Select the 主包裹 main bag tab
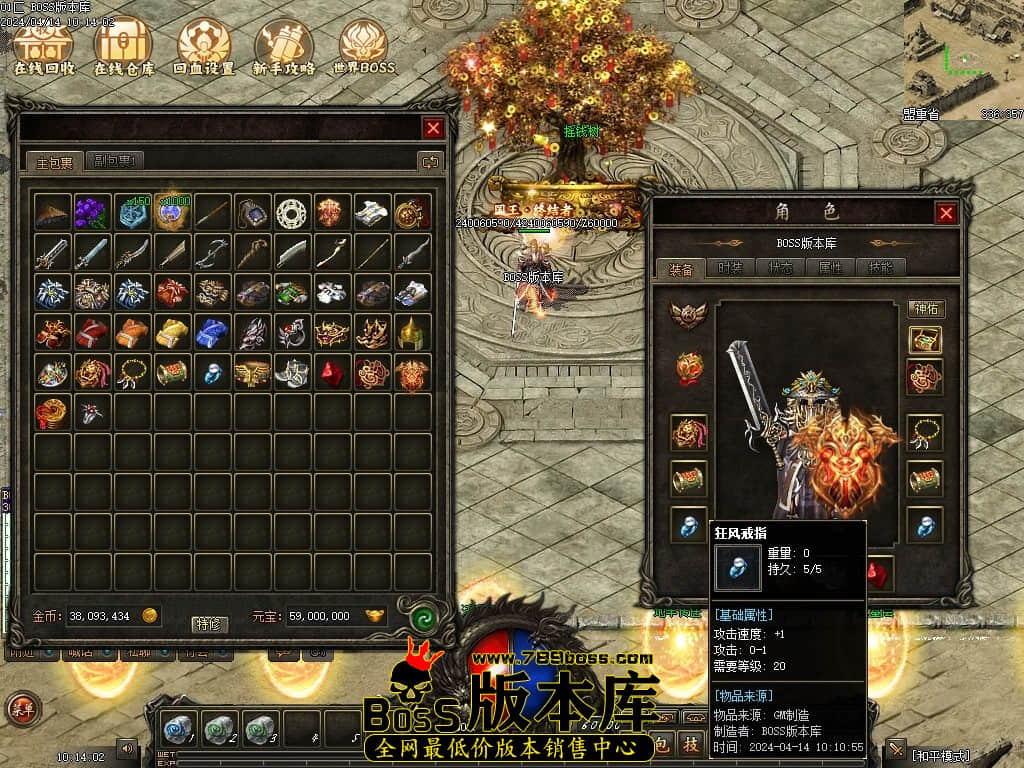Image resolution: width=1024 pixels, height=768 pixels. [x=55, y=161]
